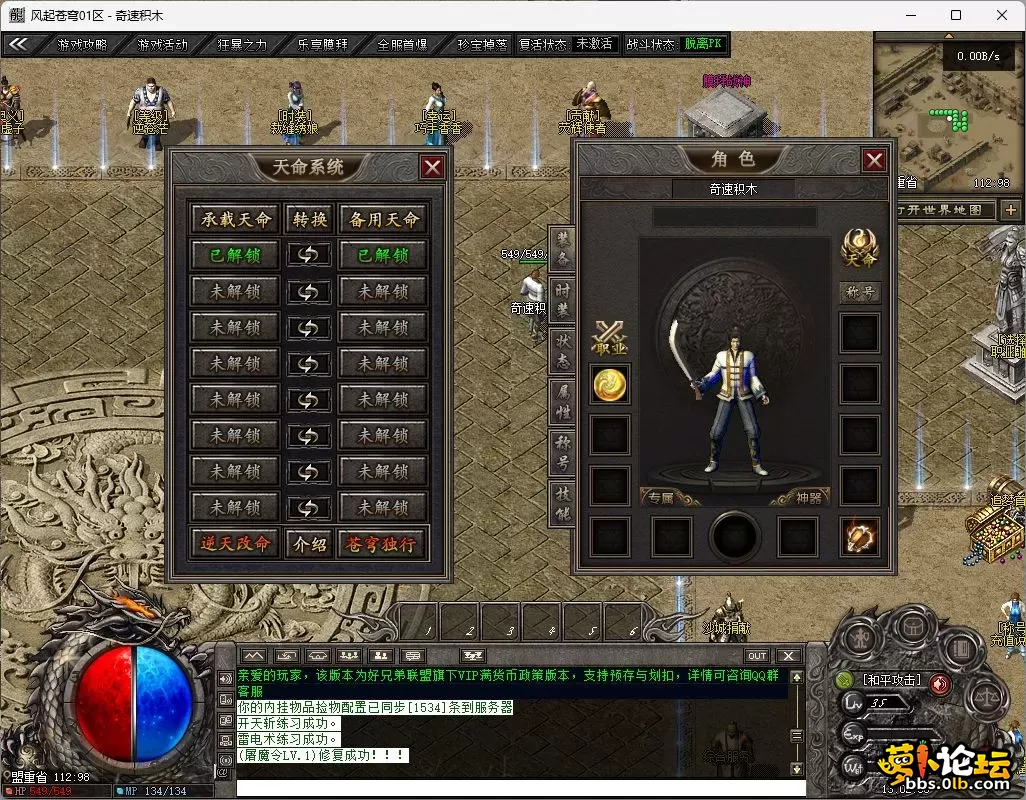Open the 游戏活动 menu
This screenshot has width=1026, height=800.
[x=162, y=45]
